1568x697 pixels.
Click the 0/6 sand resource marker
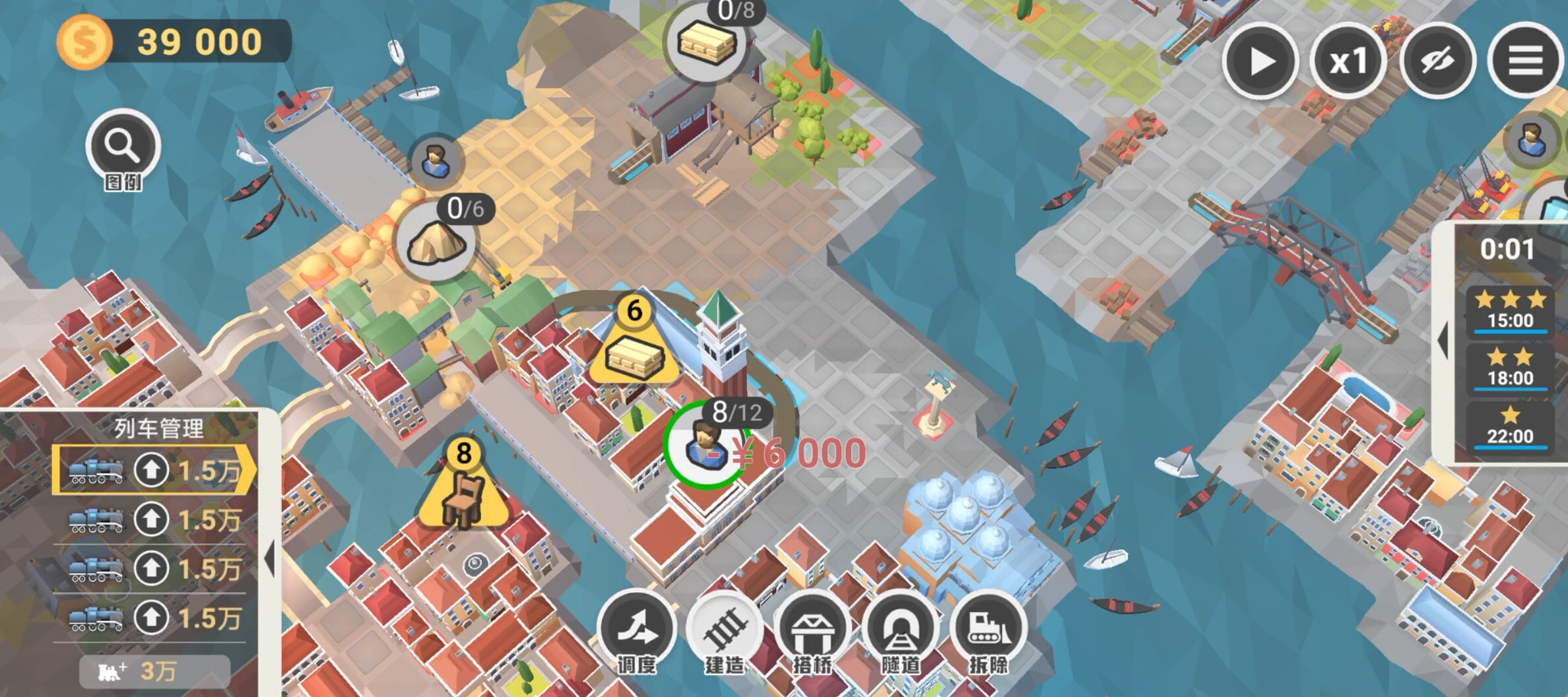437,242
